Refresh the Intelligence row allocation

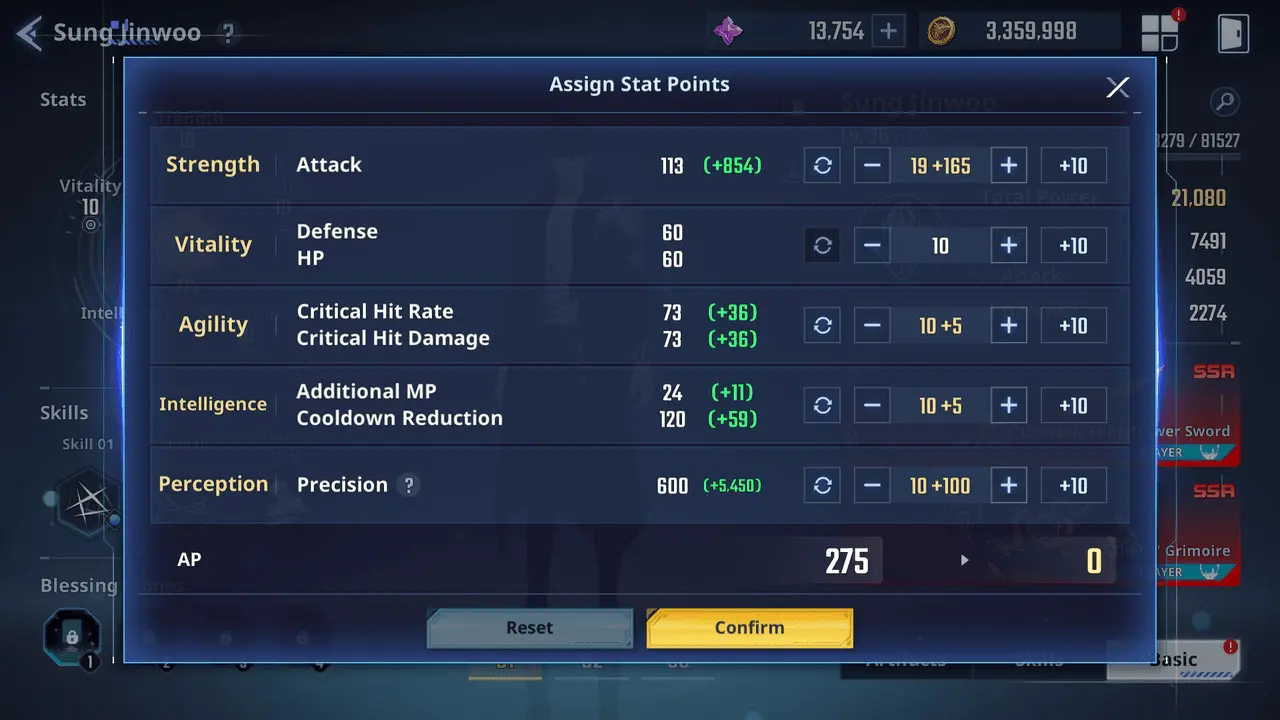[x=822, y=406]
